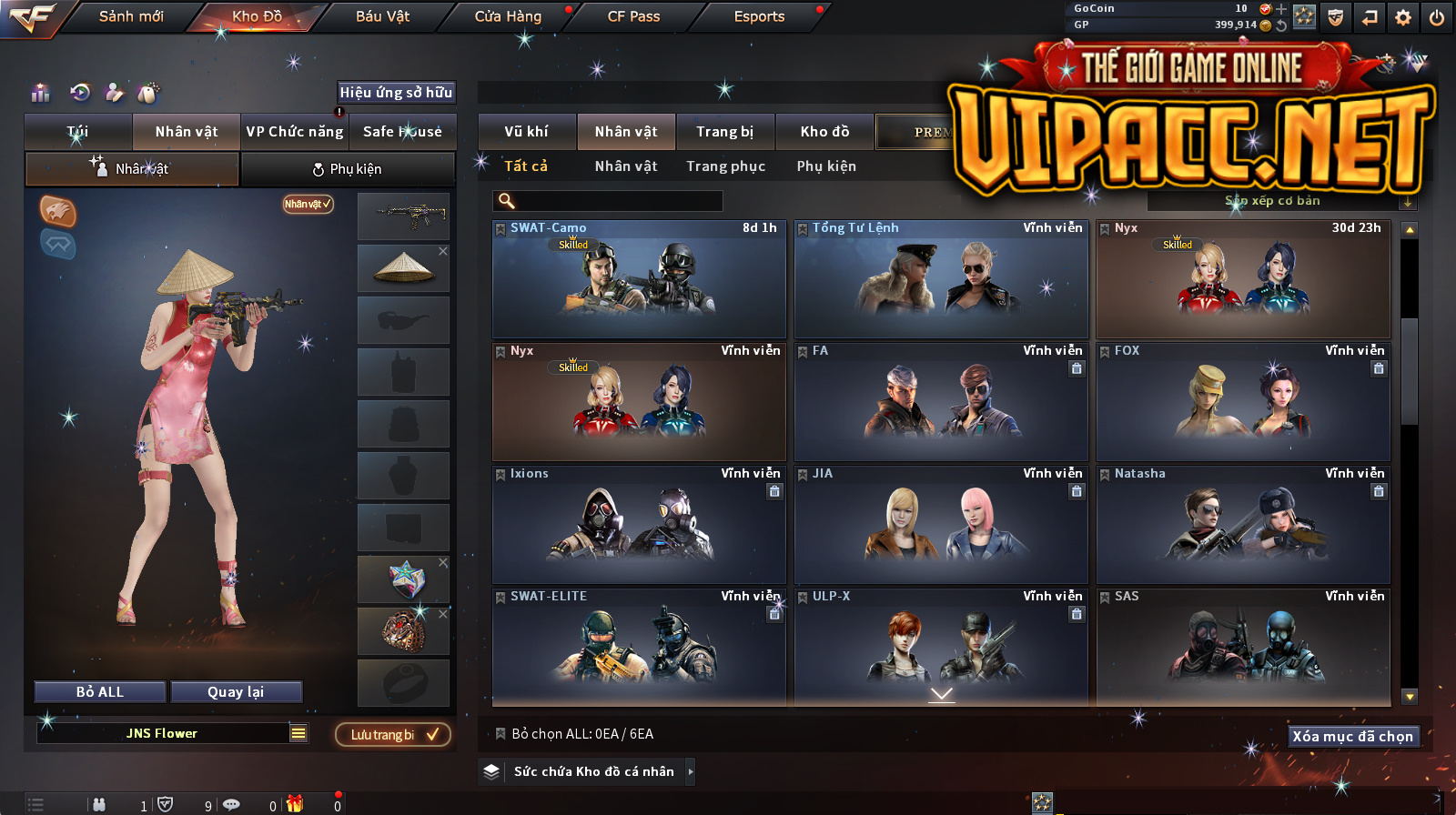This screenshot has width=1456, height=815.
Task: Open the gear settings icon
Action: pyautogui.click(x=1403, y=17)
